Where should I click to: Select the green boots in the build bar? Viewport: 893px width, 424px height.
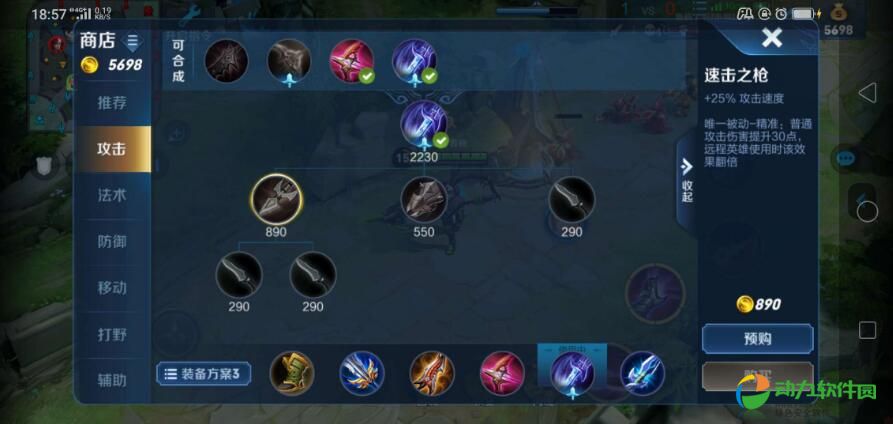[x=292, y=373]
